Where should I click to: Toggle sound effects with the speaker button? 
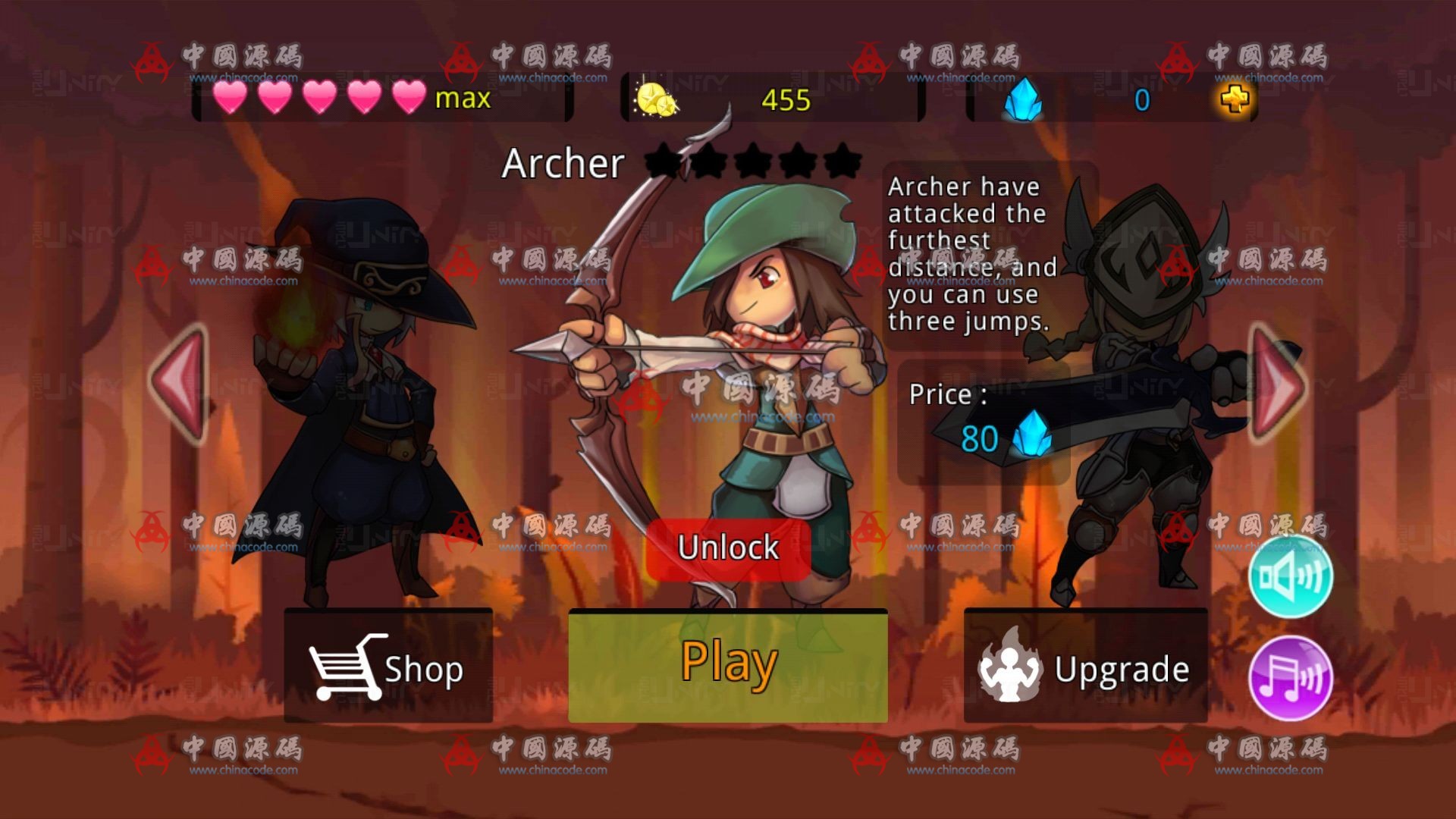(1290, 576)
